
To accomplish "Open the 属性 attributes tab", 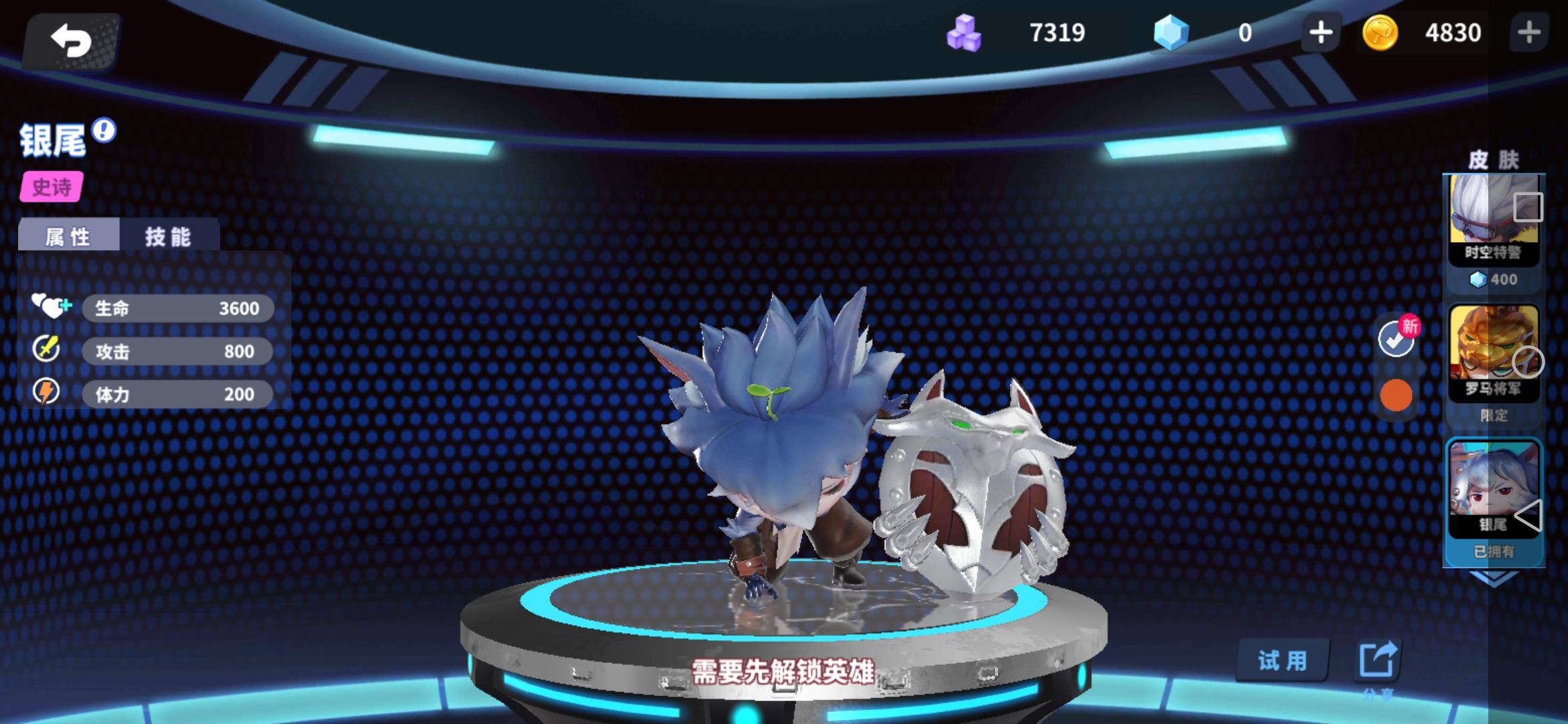I will 69,236.
